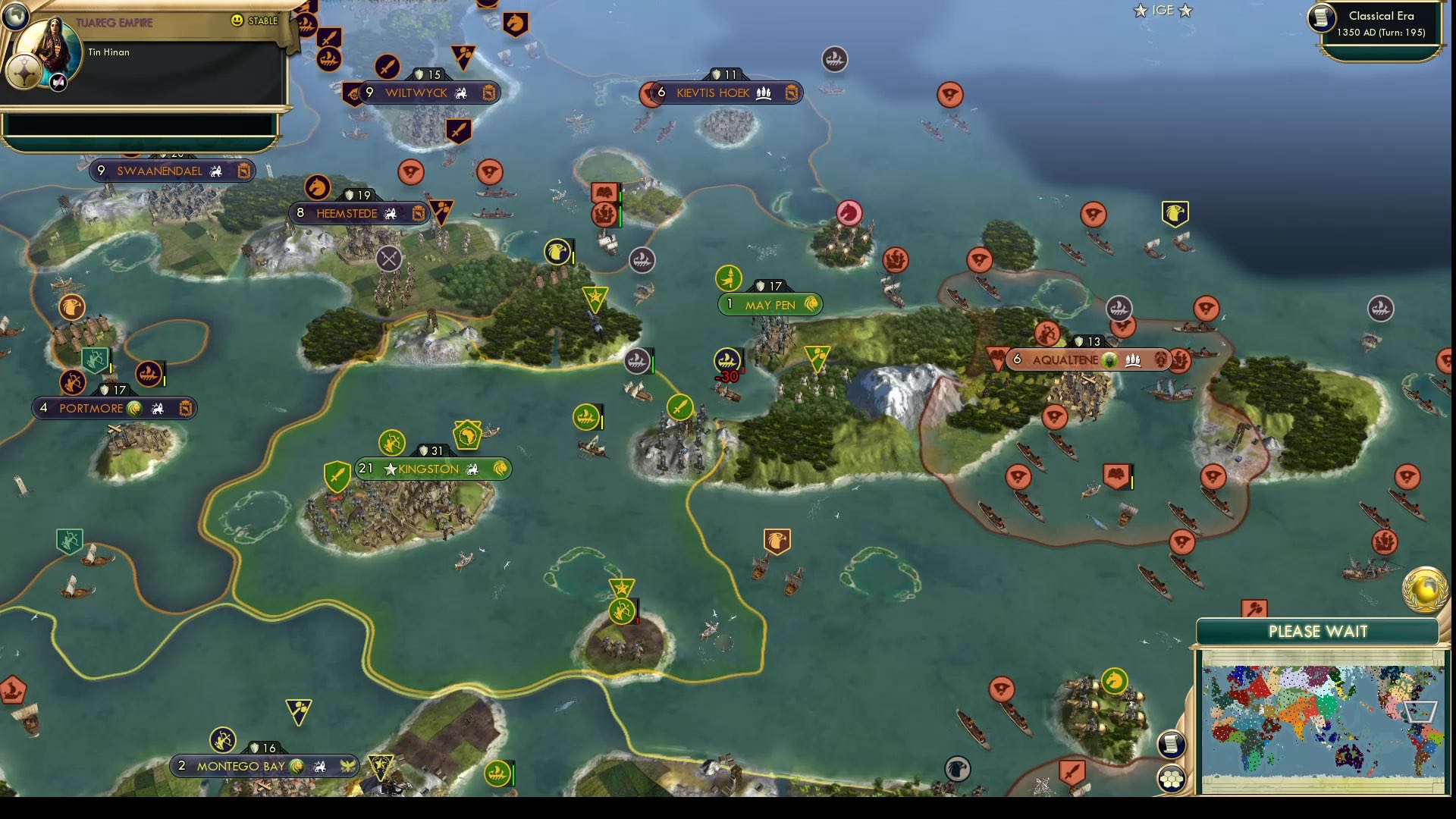Image resolution: width=1456 pixels, height=819 pixels.
Task: Open the hex grid toggle on the minimap
Action: (x=1172, y=777)
